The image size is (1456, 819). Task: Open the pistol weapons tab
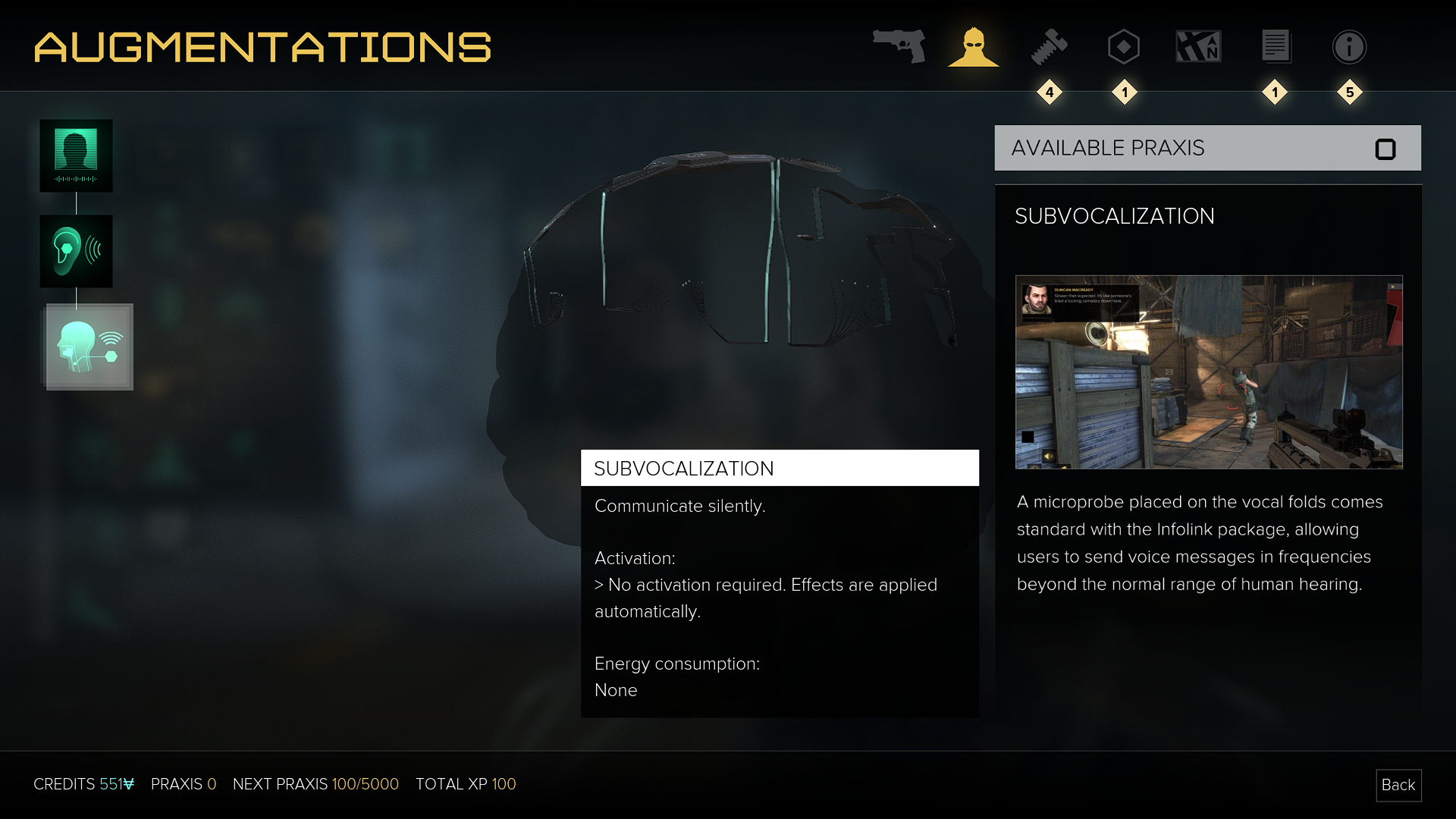coord(899,46)
